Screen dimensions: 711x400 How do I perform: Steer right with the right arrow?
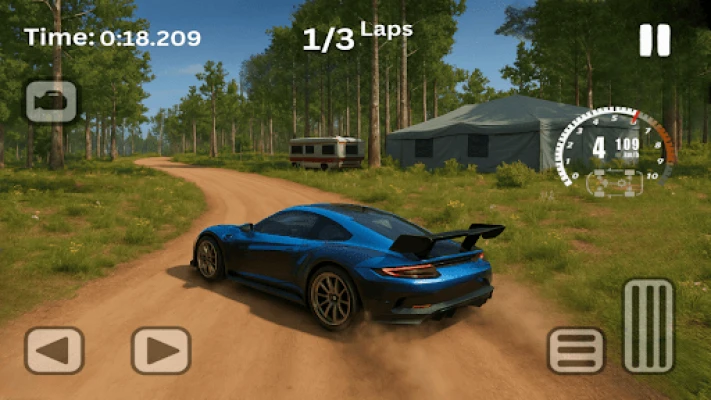161,350
